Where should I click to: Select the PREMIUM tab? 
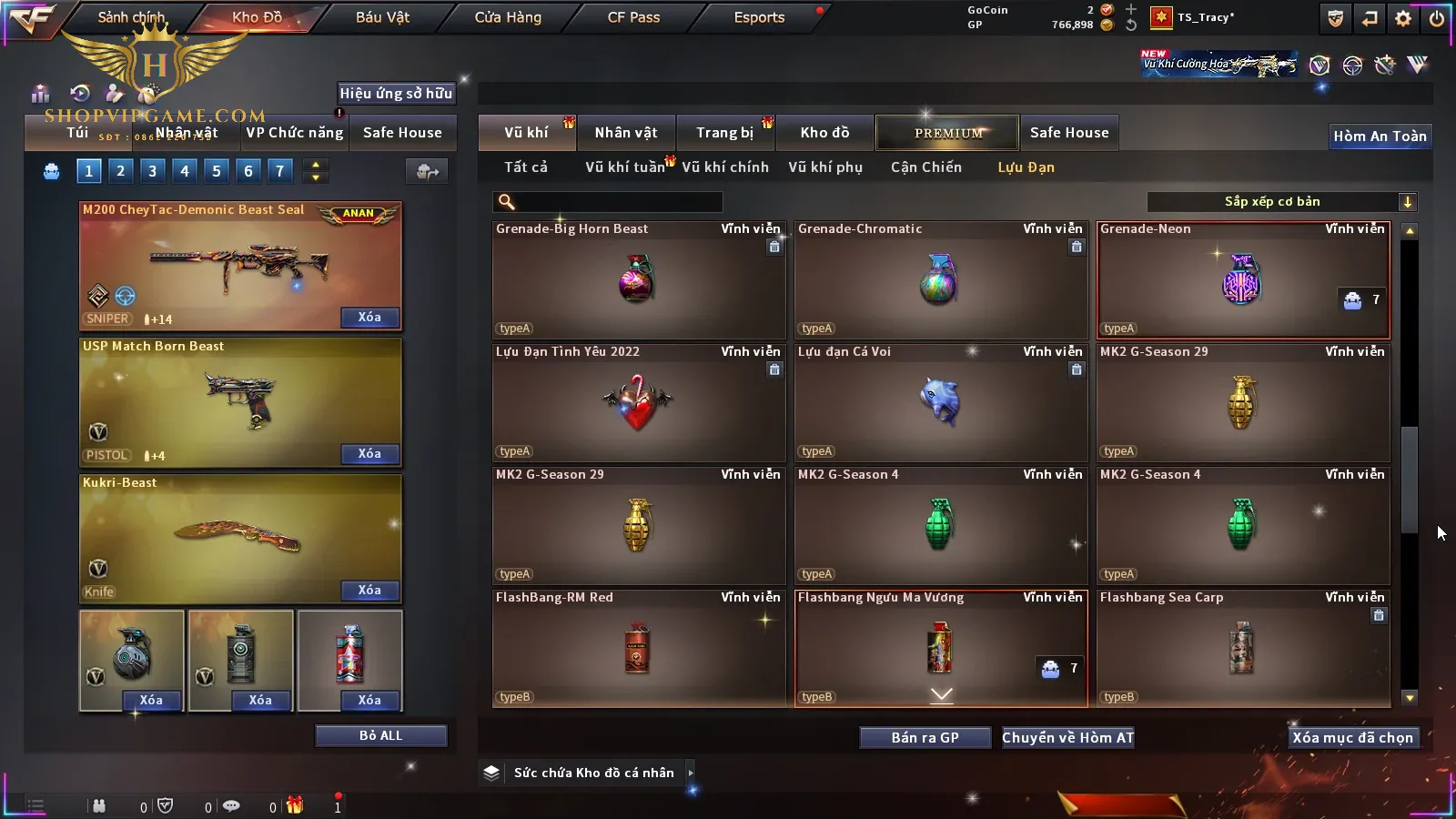click(x=948, y=133)
